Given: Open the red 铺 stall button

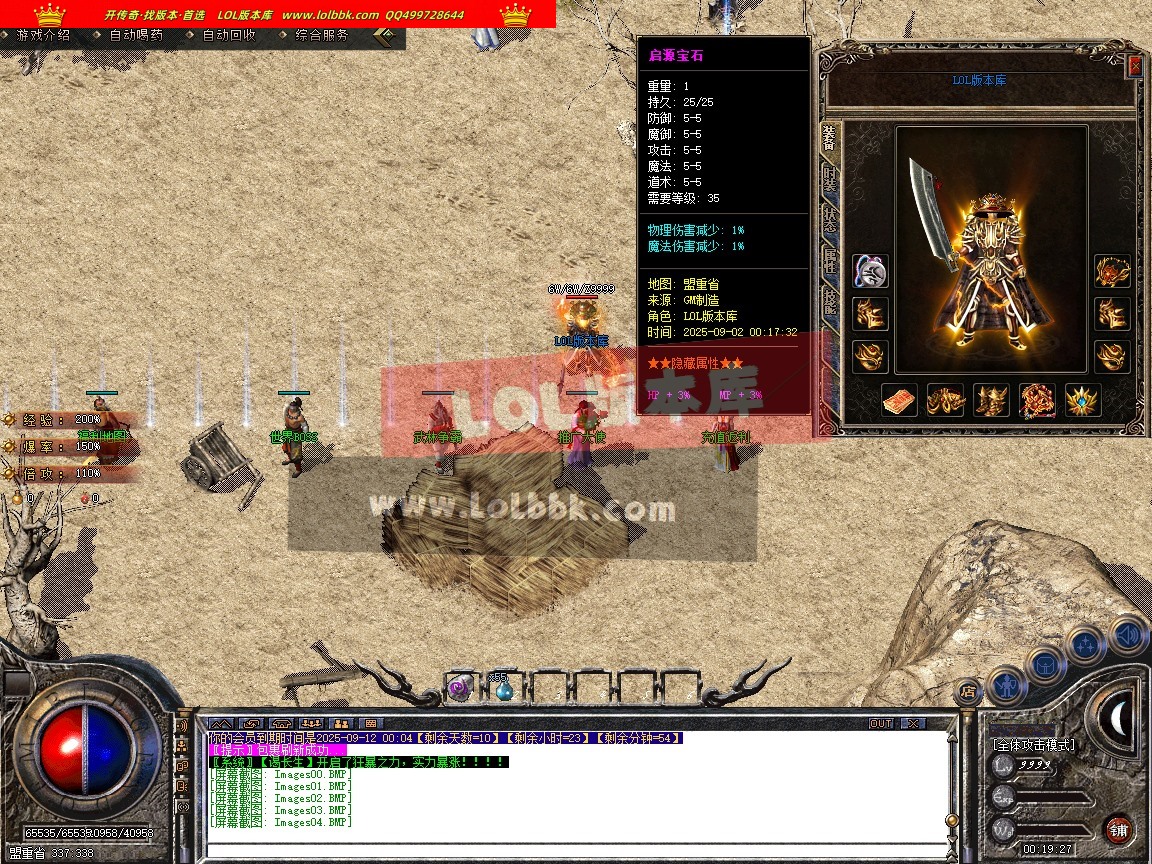Looking at the screenshot, I should [1119, 829].
